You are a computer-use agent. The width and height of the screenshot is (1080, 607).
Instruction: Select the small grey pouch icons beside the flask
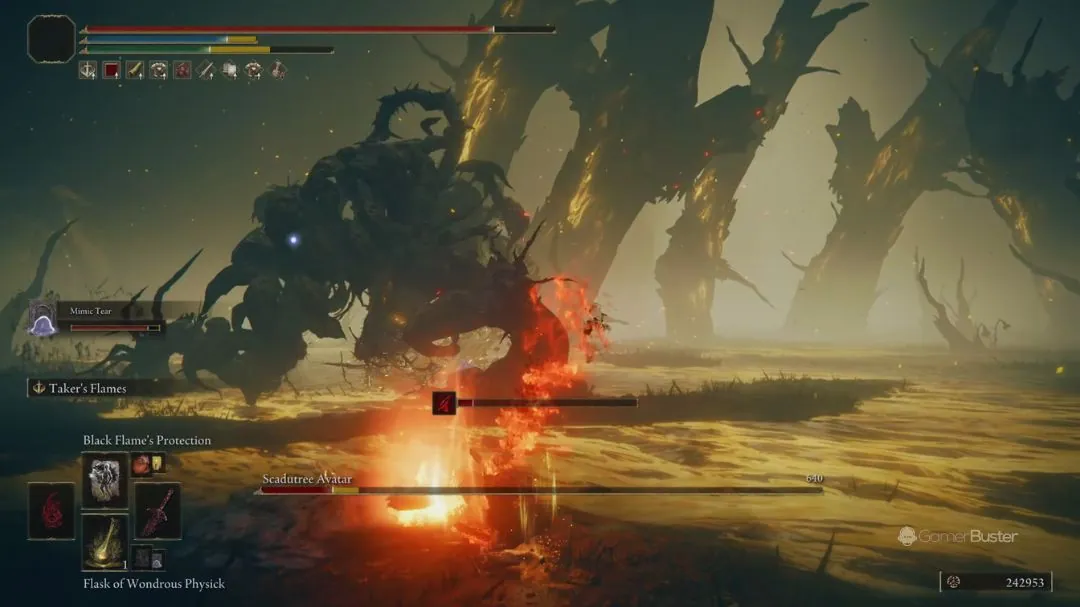coord(148,557)
